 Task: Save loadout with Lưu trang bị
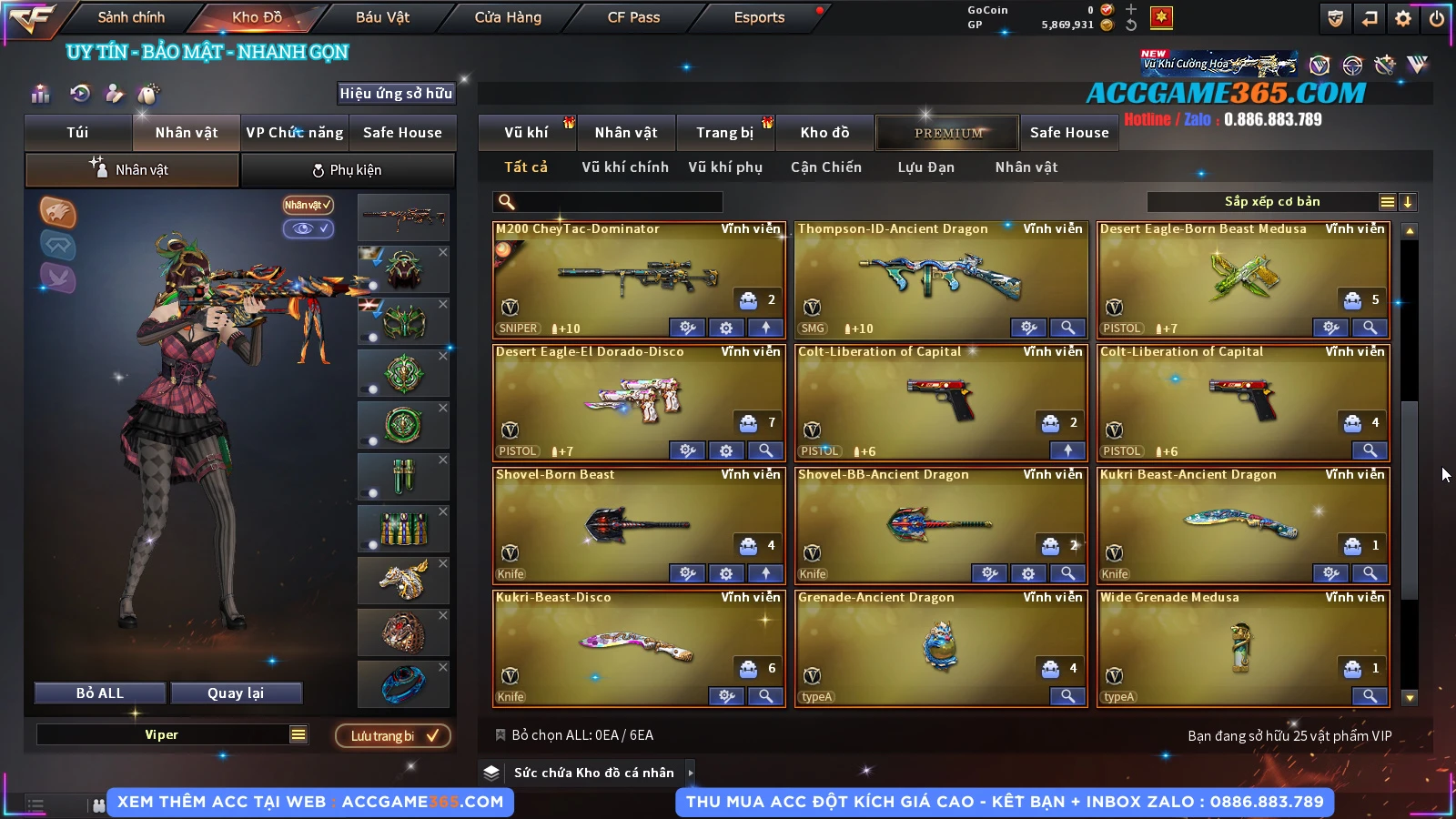(x=393, y=736)
